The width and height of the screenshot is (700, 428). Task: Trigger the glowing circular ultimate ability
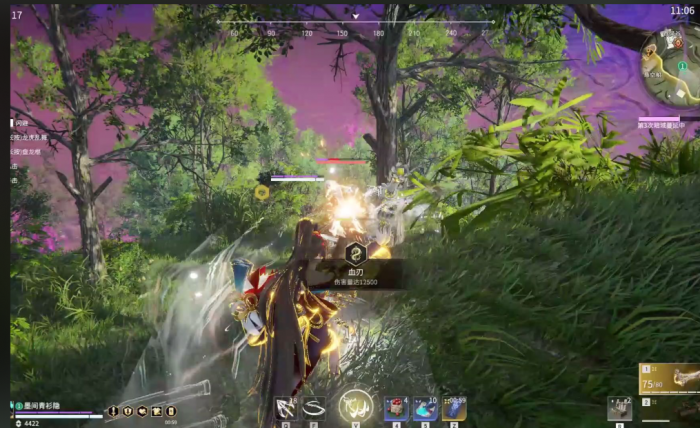coord(355,405)
